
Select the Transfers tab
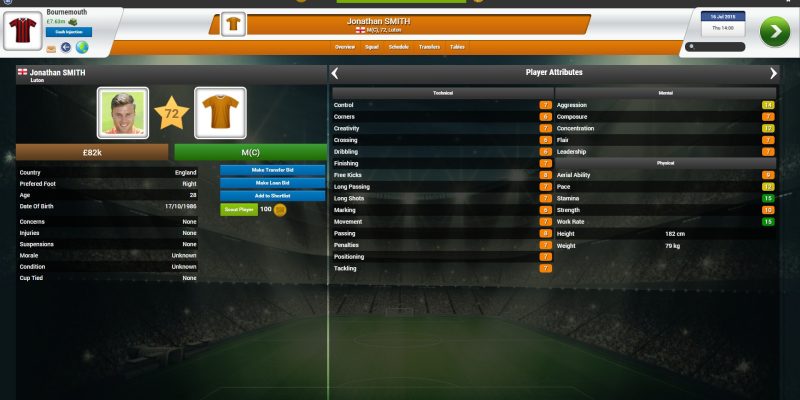click(429, 47)
